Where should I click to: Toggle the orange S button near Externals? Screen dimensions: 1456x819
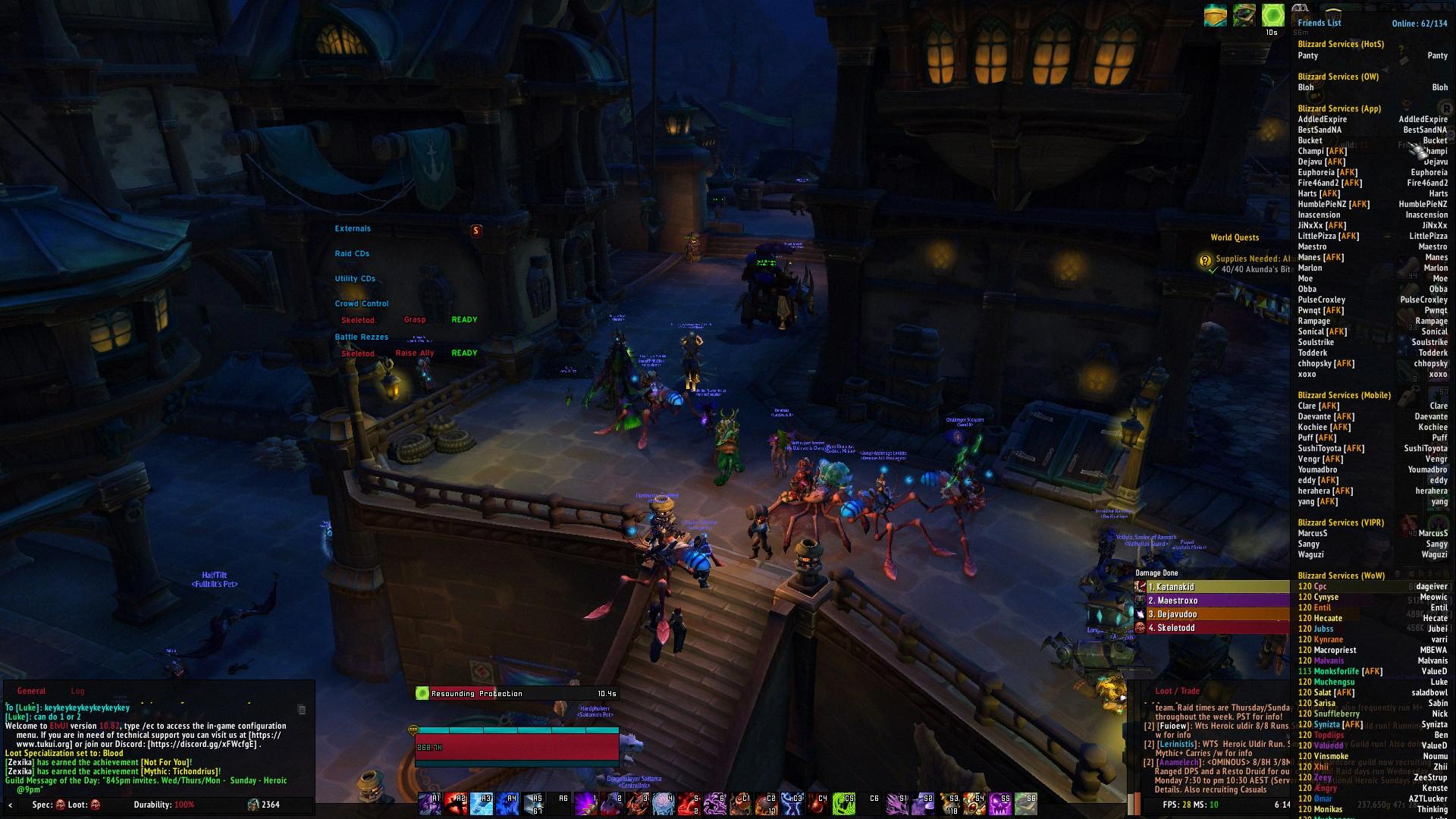click(x=477, y=231)
